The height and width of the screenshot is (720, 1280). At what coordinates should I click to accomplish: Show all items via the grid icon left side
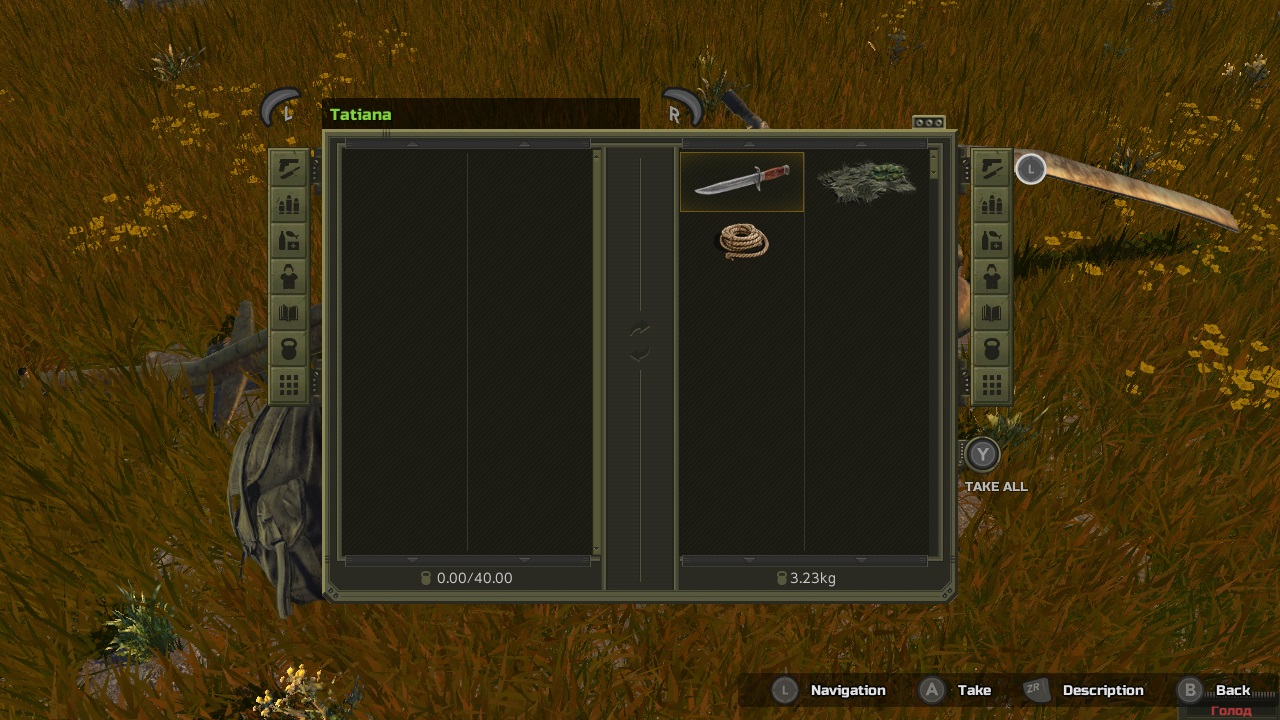[289, 384]
